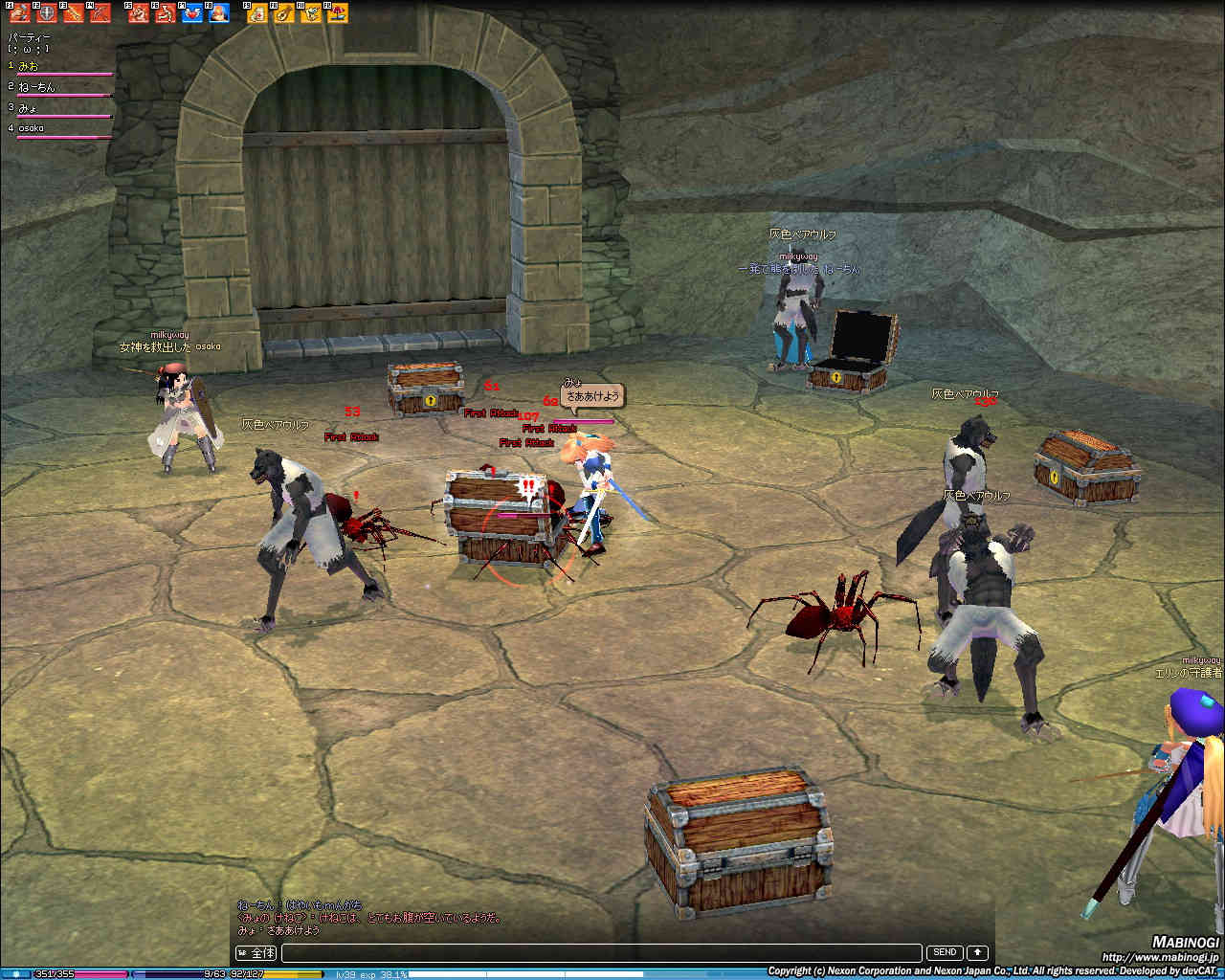Activate the F11 orange skill icon

pos(311,13)
